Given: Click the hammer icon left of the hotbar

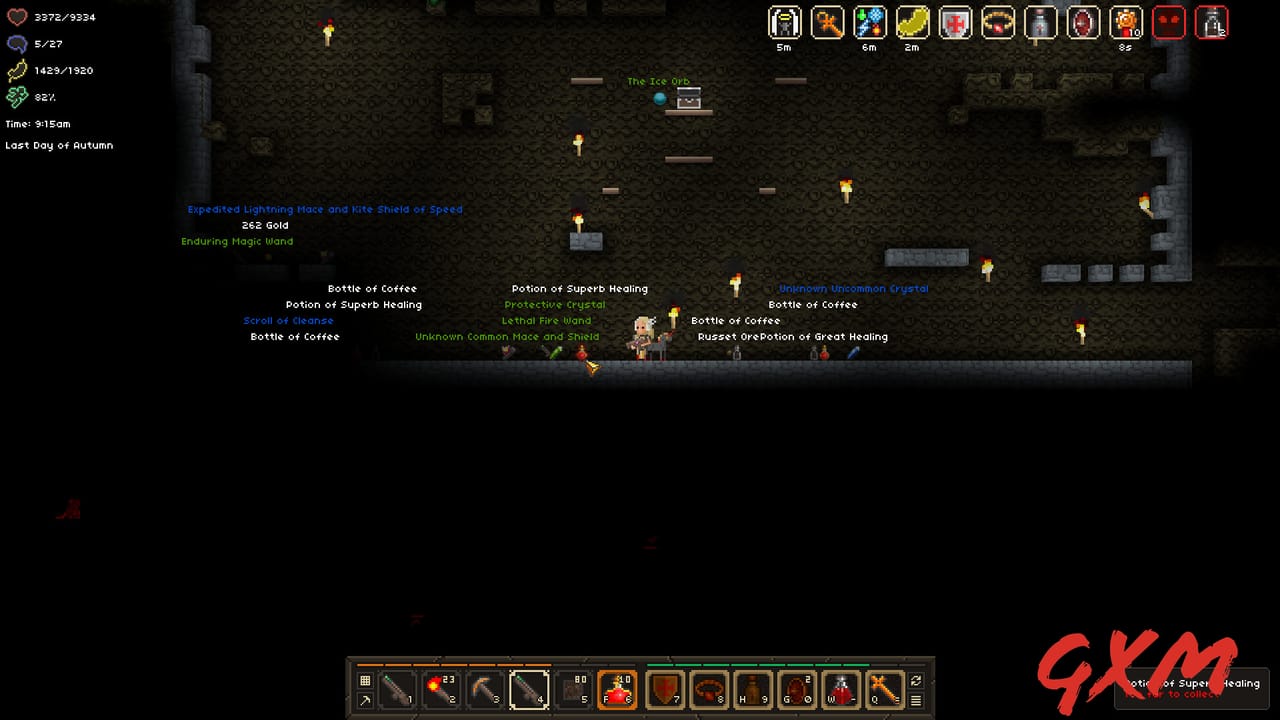Looking at the screenshot, I should (x=365, y=702).
